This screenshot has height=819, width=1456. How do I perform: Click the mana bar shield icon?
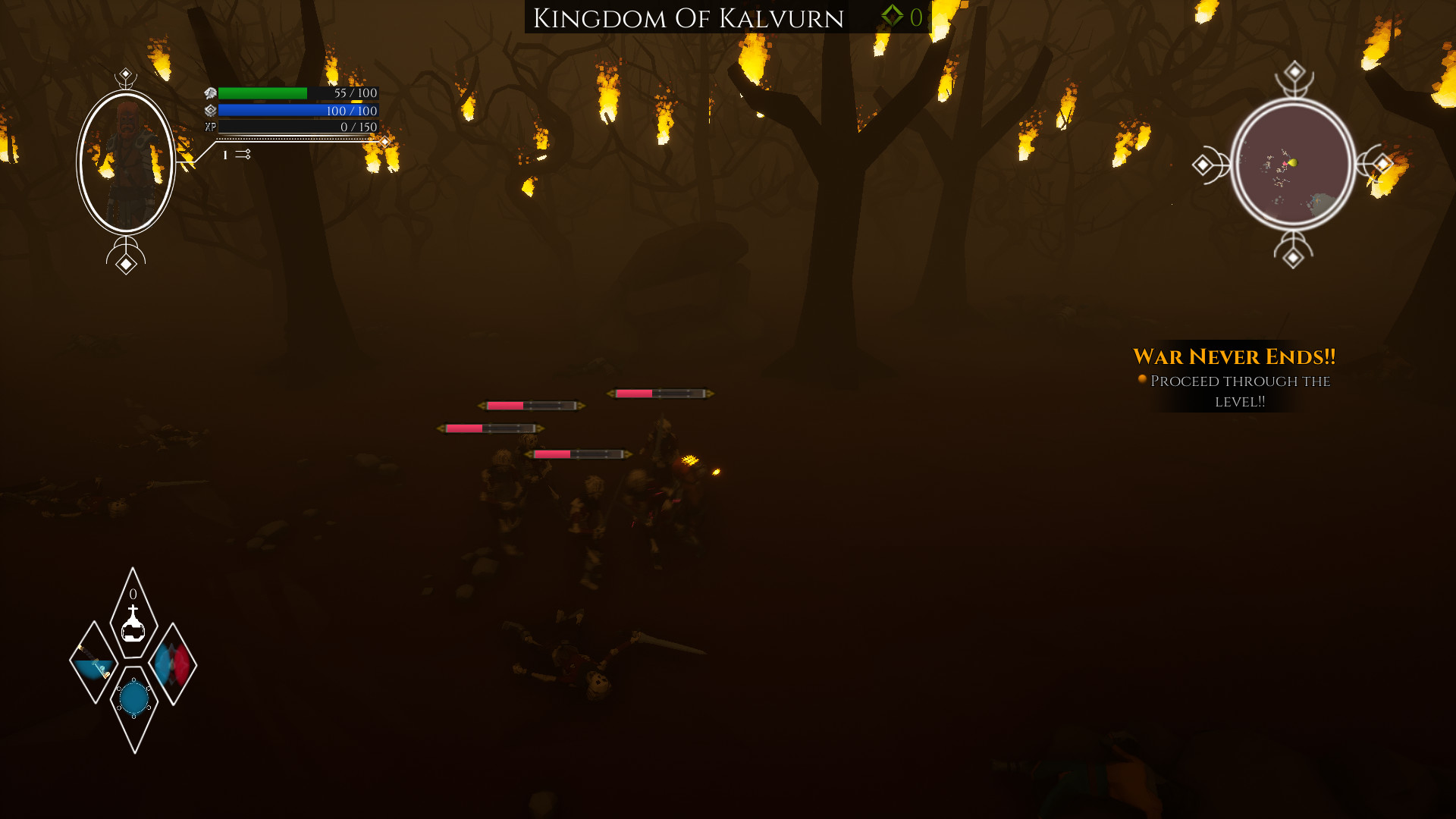(209, 111)
